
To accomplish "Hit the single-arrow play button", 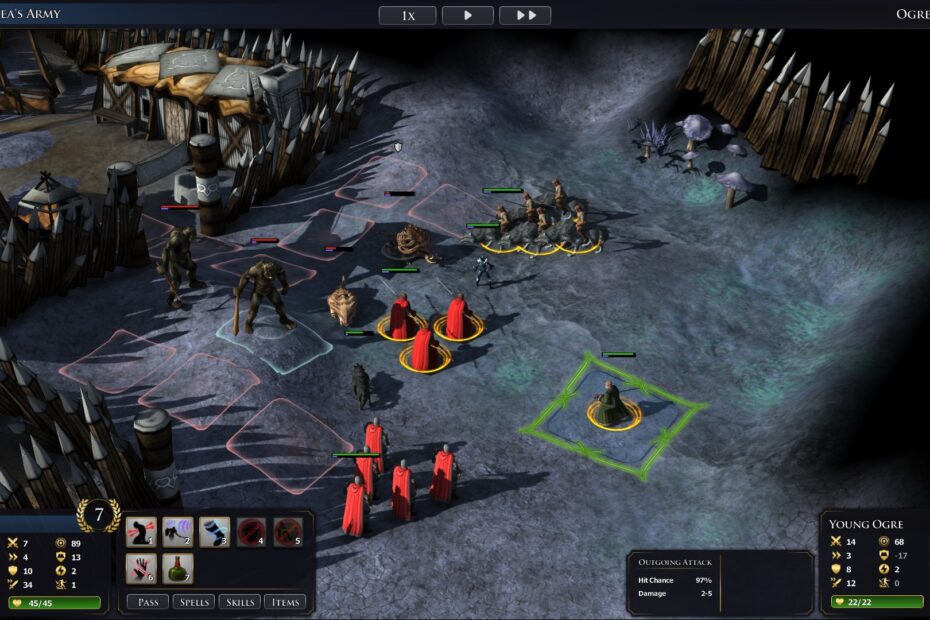I will [467, 15].
